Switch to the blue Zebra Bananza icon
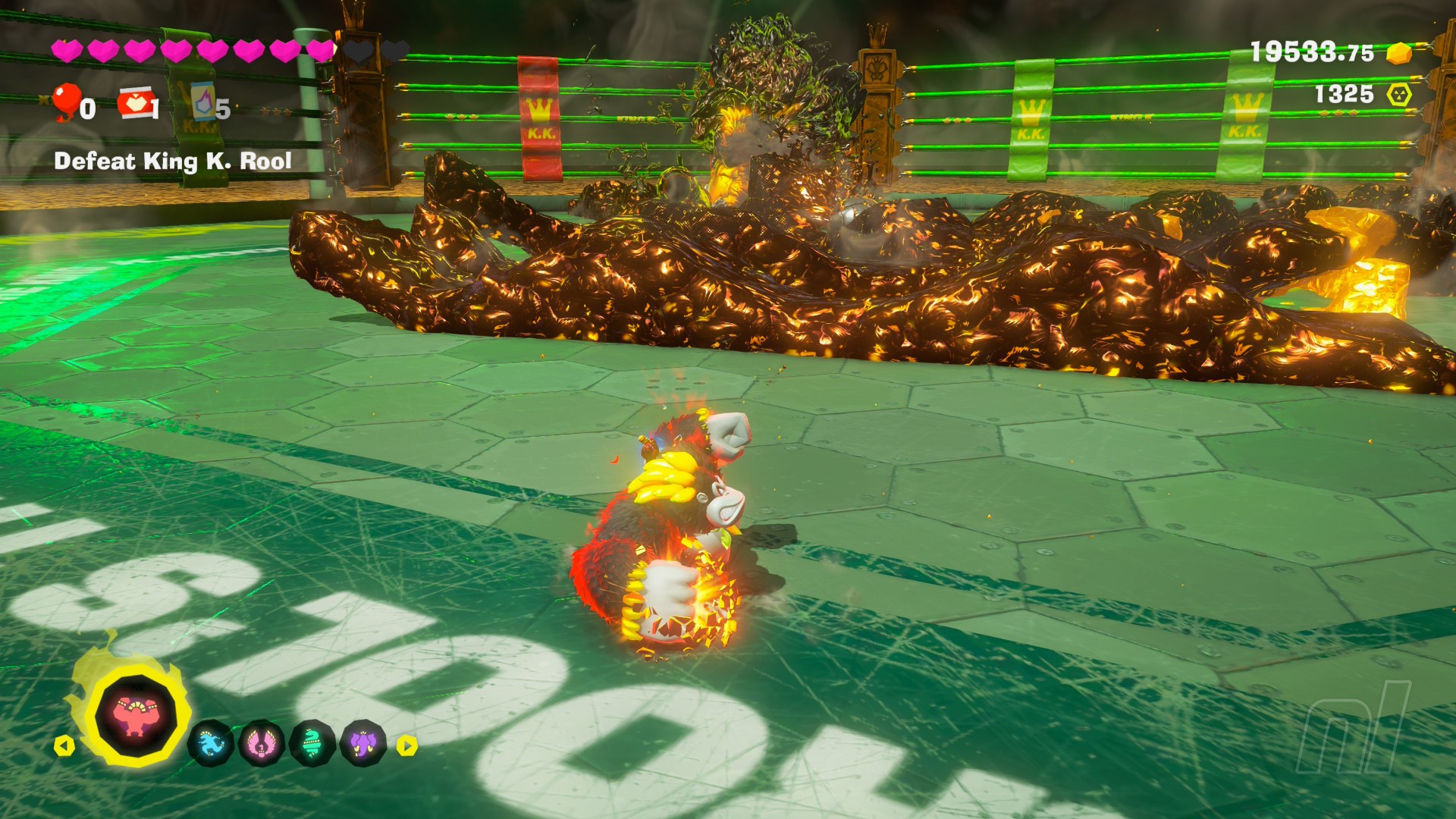 pyautogui.click(x=210, y=743)
